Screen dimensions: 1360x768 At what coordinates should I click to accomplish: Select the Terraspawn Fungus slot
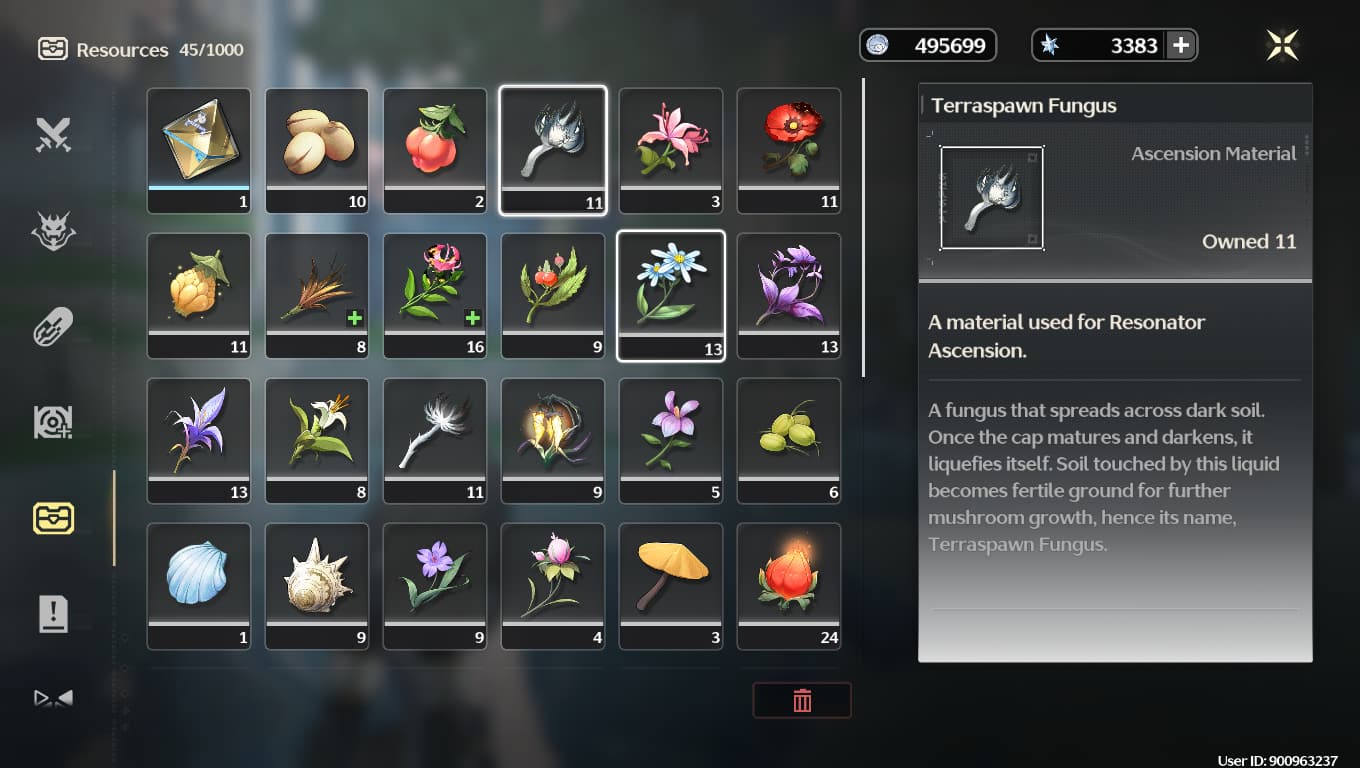(x=553, y=150)
